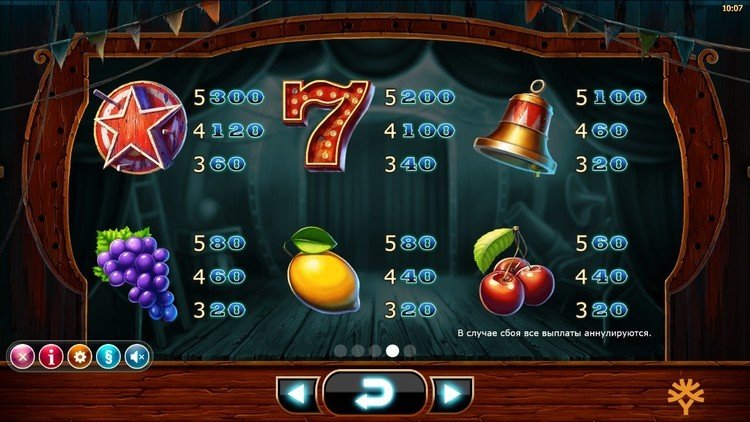
Task: Close the paytable with the pink X button
Action: click(23, 356)
